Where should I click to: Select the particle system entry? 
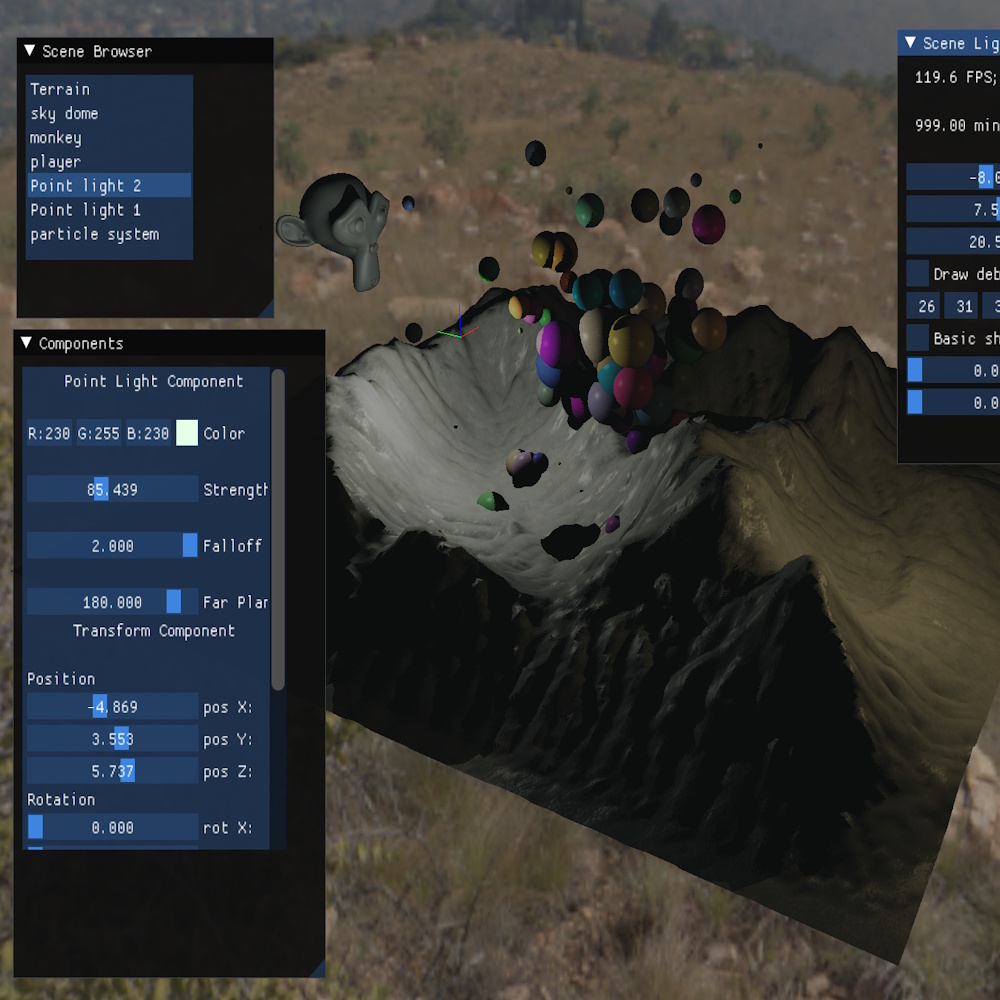click(95, 234)
